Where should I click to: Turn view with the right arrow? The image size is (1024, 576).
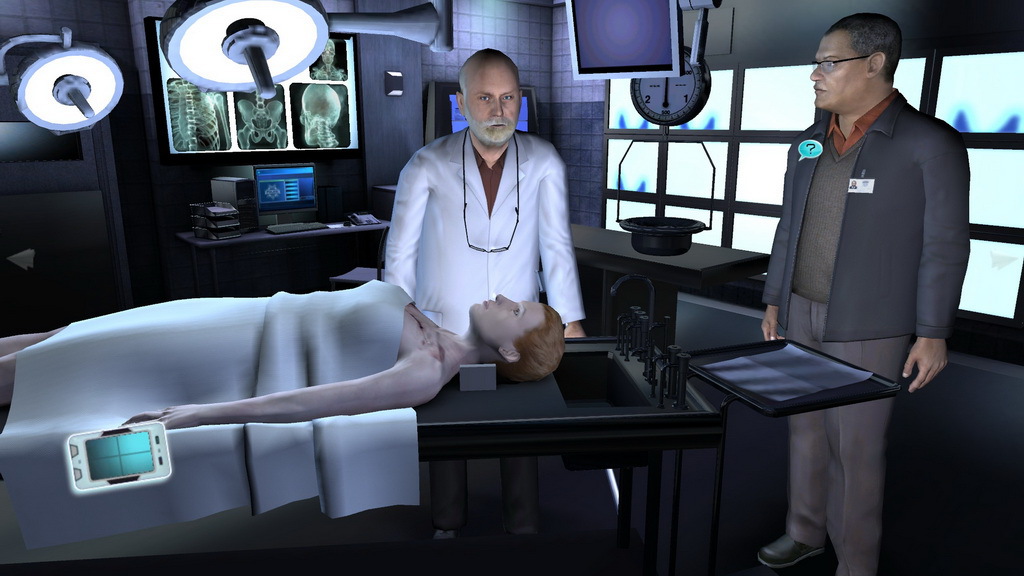[x=1003, y=259]
